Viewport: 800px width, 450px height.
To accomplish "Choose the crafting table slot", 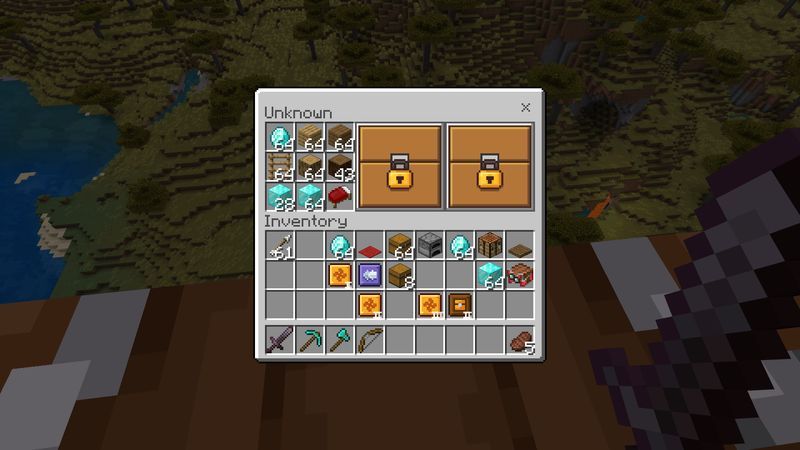I will (490, 245).
